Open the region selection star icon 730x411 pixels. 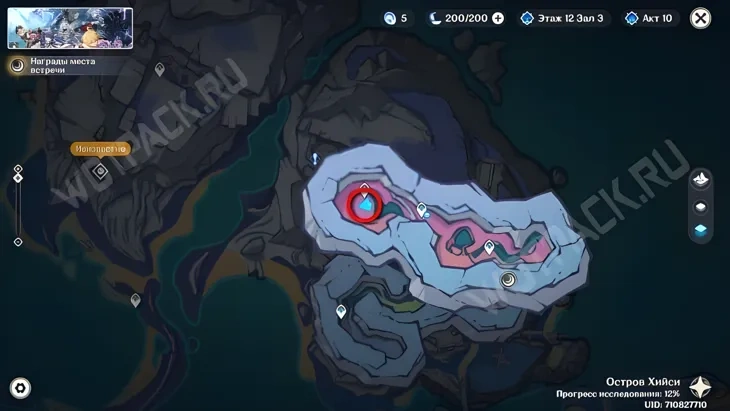[x=701, y=388]
